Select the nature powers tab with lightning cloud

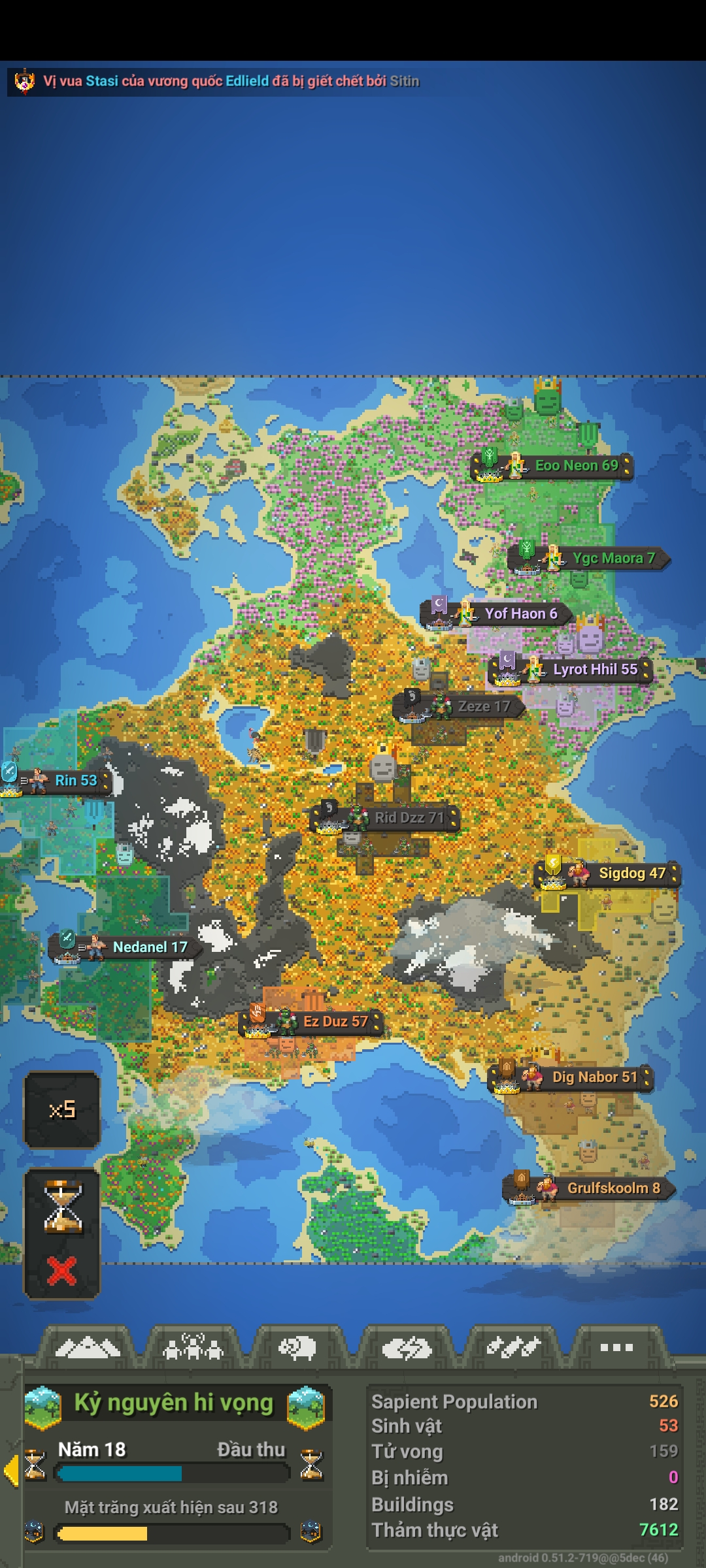tap(407, 1347)
